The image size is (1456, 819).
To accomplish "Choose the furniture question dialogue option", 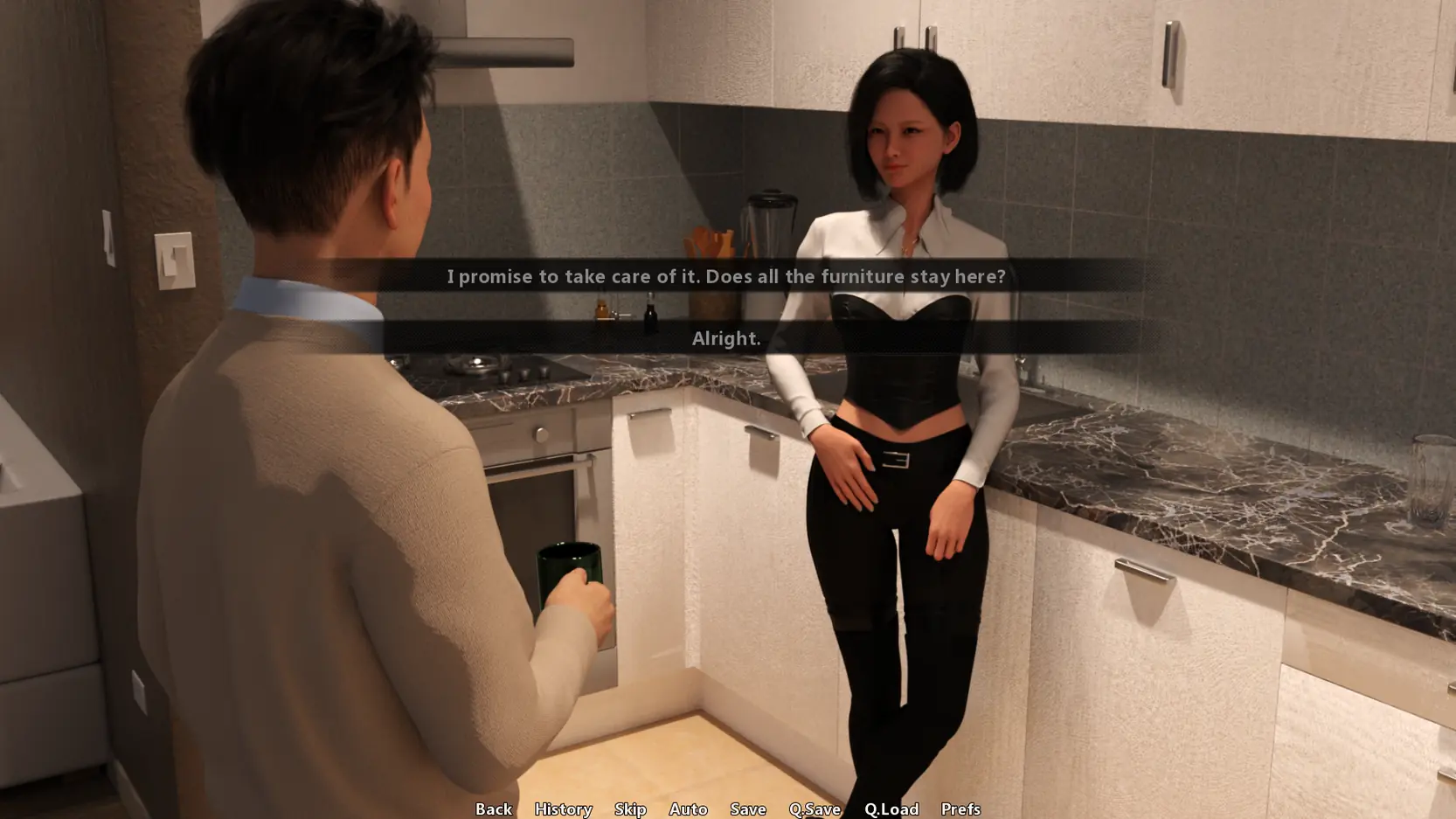I will click(725, 276).
